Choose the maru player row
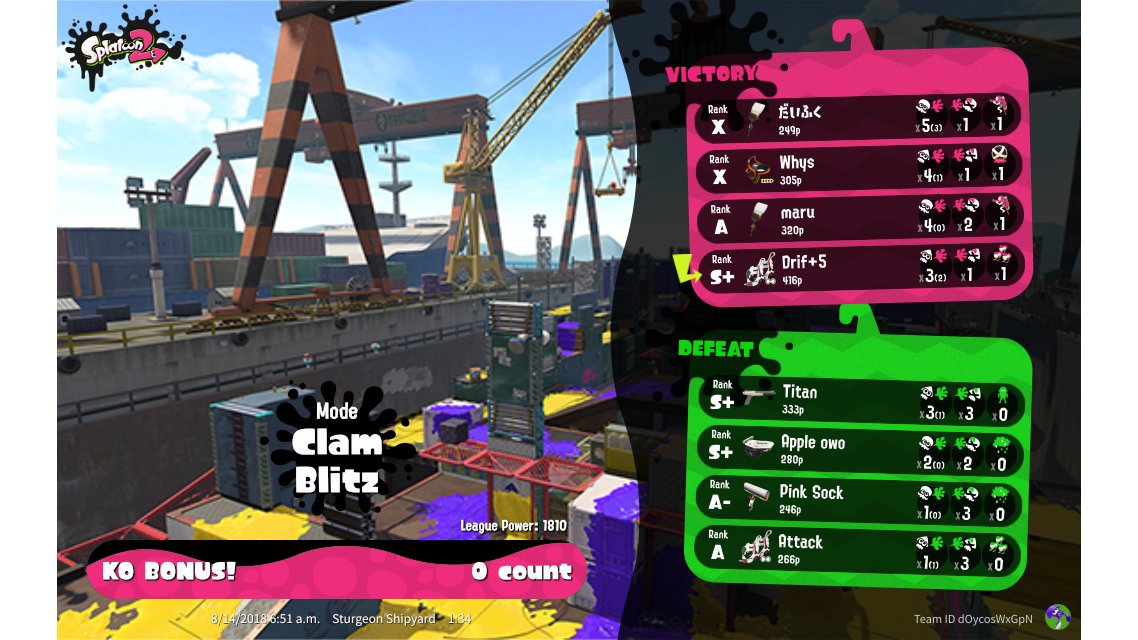The width and height of the screenshot is (1138, 640). [x=860, y=217]
